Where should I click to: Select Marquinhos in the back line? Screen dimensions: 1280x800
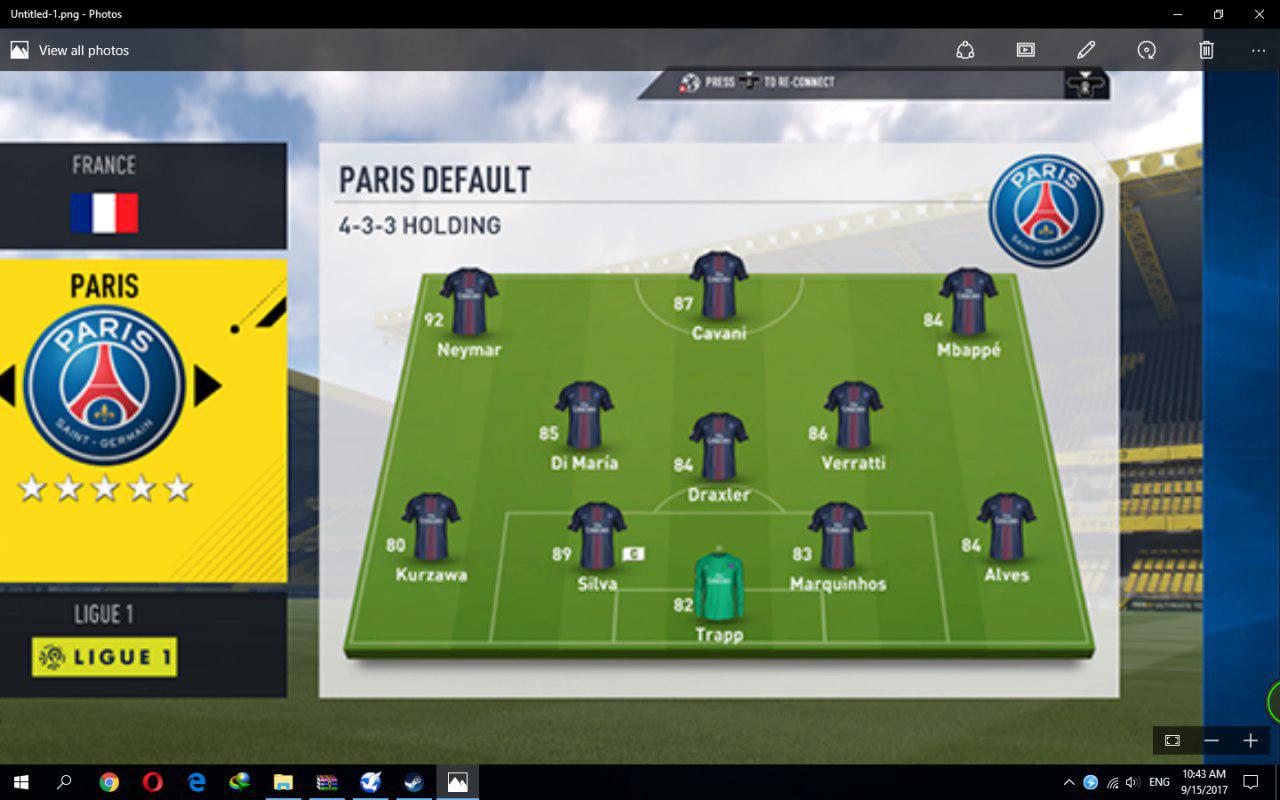tap(838, 536)
